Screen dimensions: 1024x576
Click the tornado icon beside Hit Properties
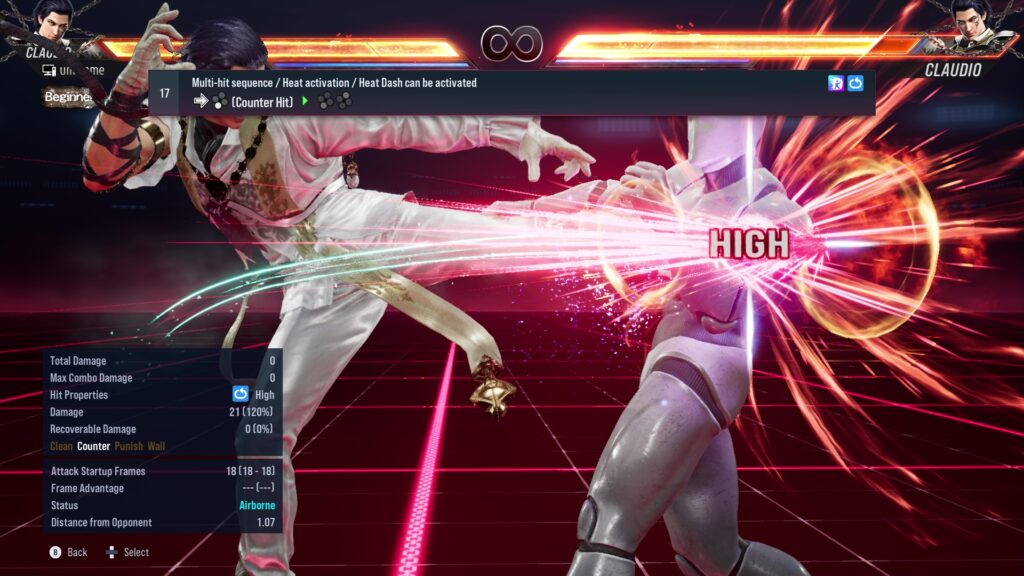point(240,395)
